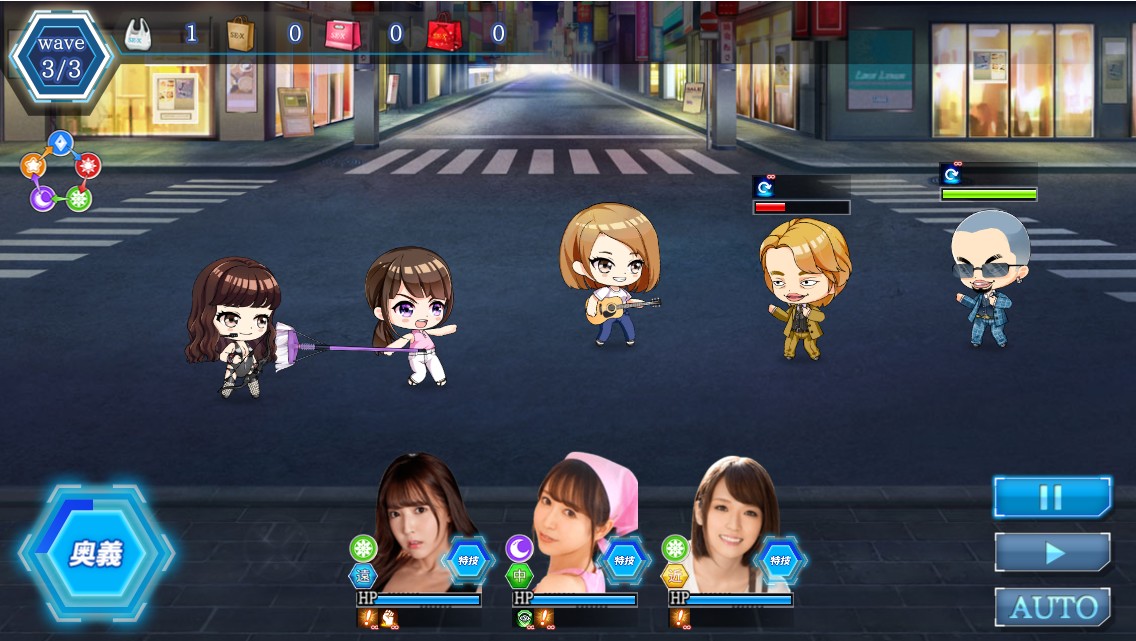Image resolution: width=1136 pixels, height=641 pixels.
Task: Fire 特技 skill of the 近 range character
Action: pos(779,560)
